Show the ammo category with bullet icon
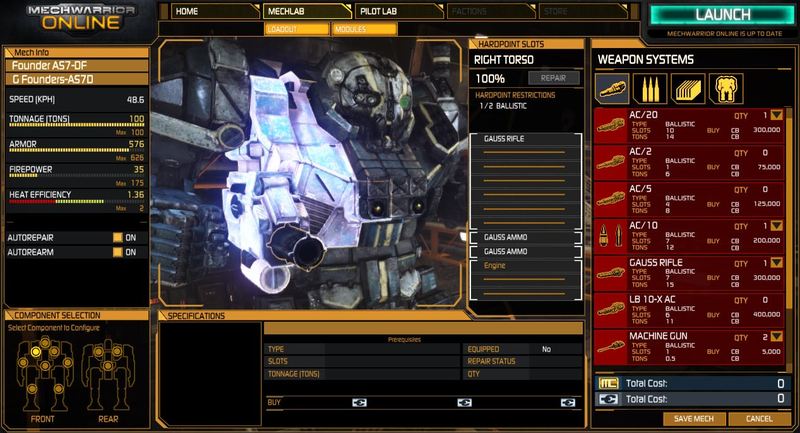 point(651,89)
